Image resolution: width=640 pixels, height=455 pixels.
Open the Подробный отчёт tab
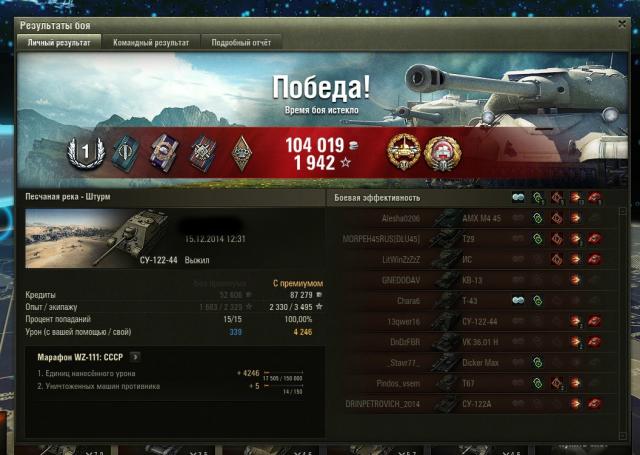[241, 43]
